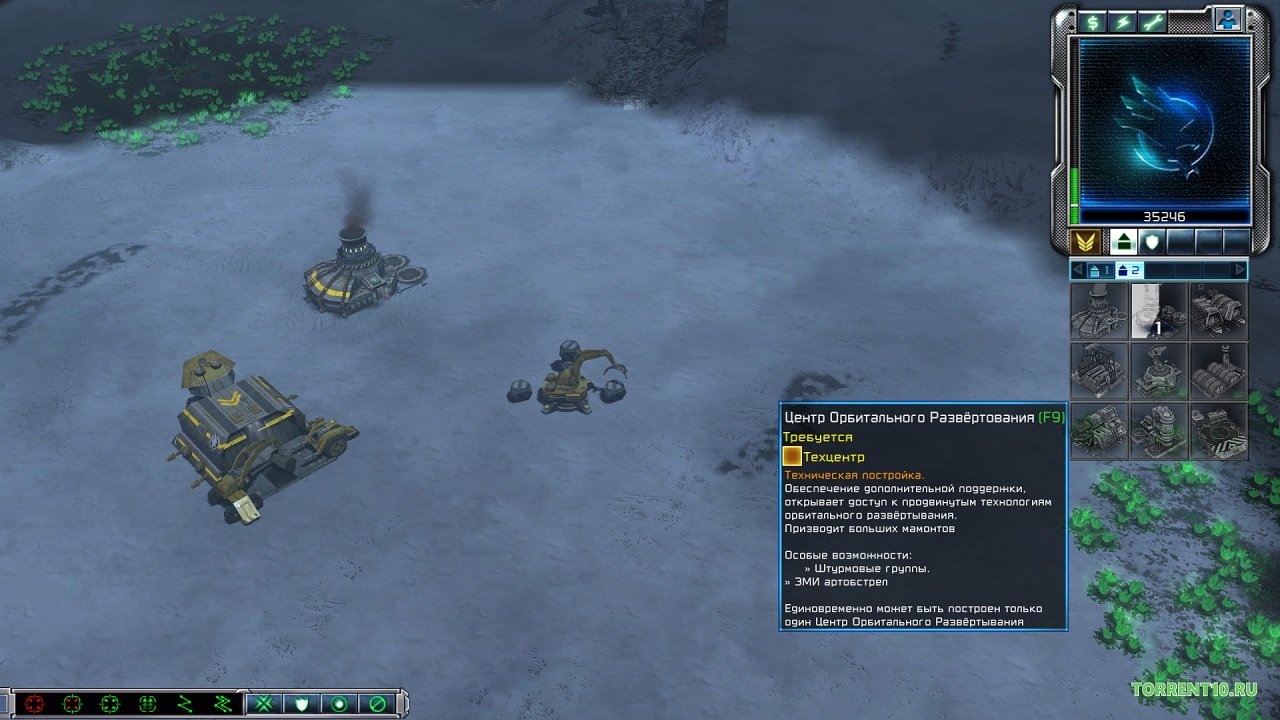Viewport: 1280px width, 720px height.
Task: Set the prohibition-sign hold fire stance
Action: pyautogui.click(x=378, y=704)
